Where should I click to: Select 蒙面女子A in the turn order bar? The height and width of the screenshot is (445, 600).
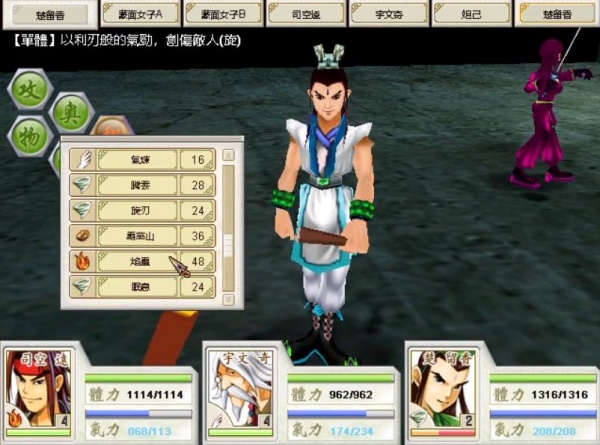tap(142, 14)
